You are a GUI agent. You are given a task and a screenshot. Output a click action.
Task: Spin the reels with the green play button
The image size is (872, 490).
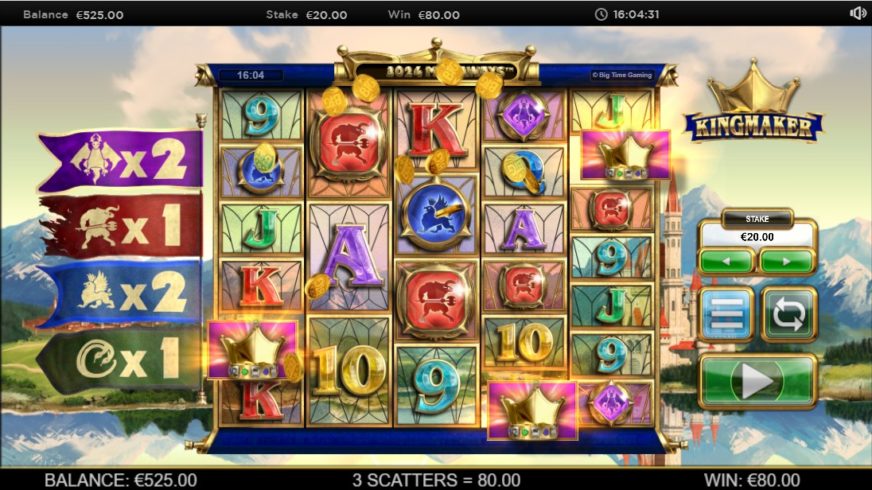pos(757,381)
